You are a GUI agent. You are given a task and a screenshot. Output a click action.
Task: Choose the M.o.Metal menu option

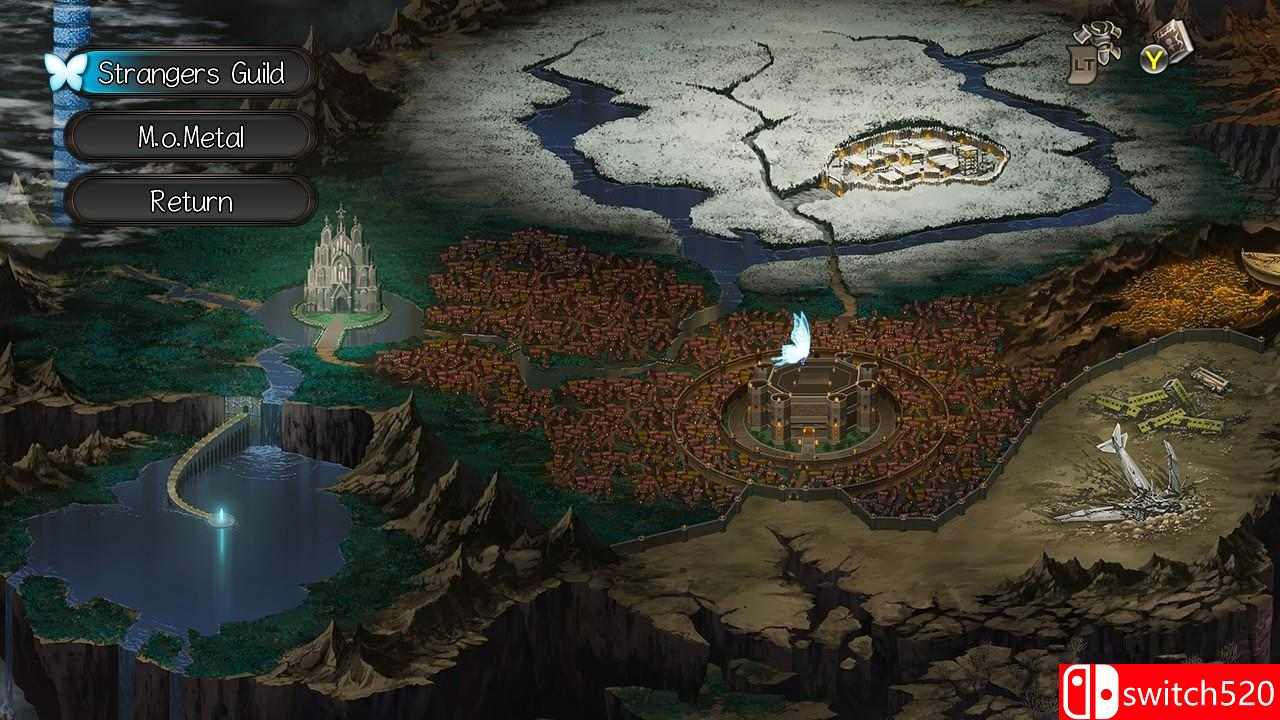[191, 138]
